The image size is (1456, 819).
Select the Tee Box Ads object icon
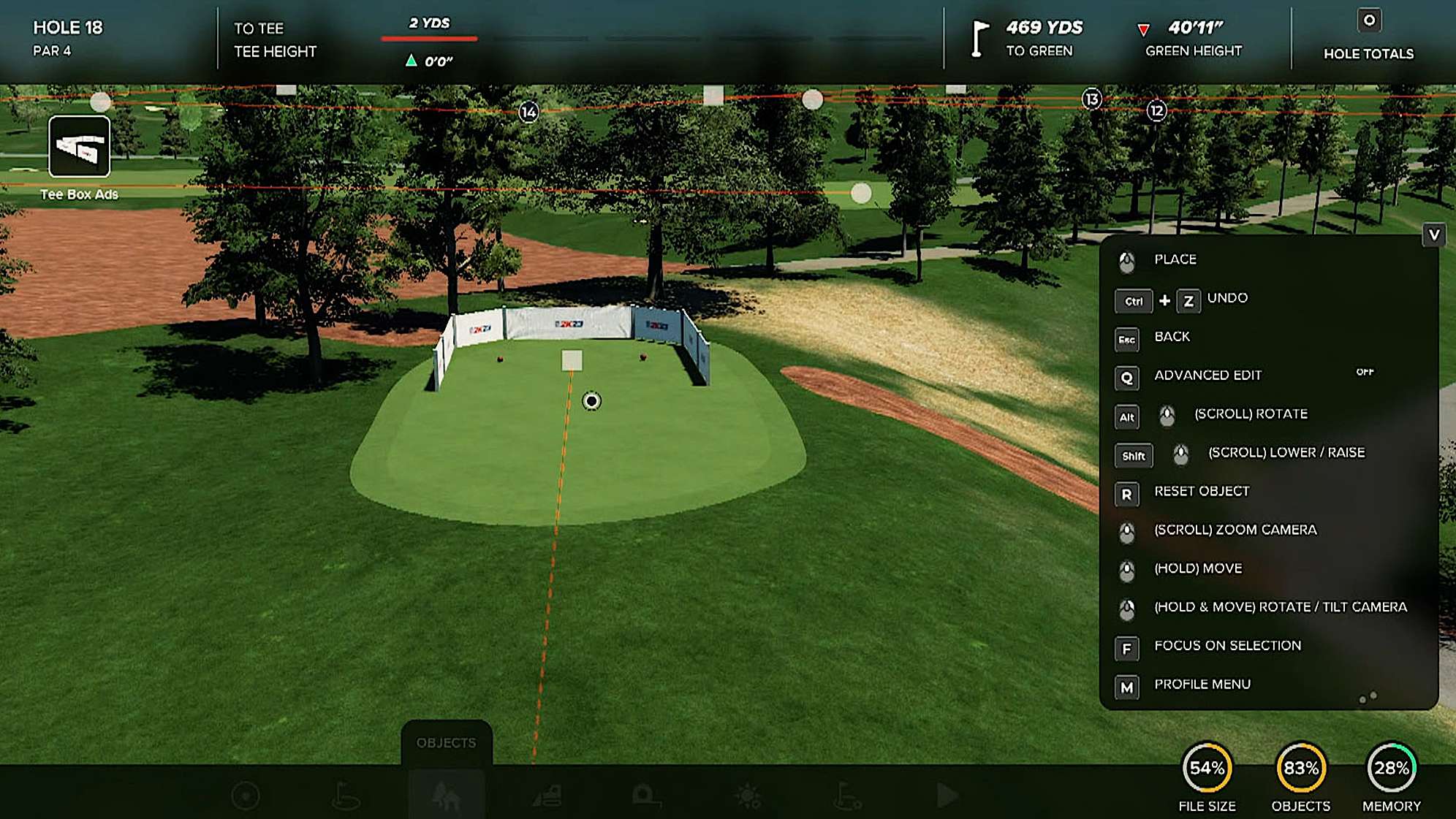[x=79, y=147]
